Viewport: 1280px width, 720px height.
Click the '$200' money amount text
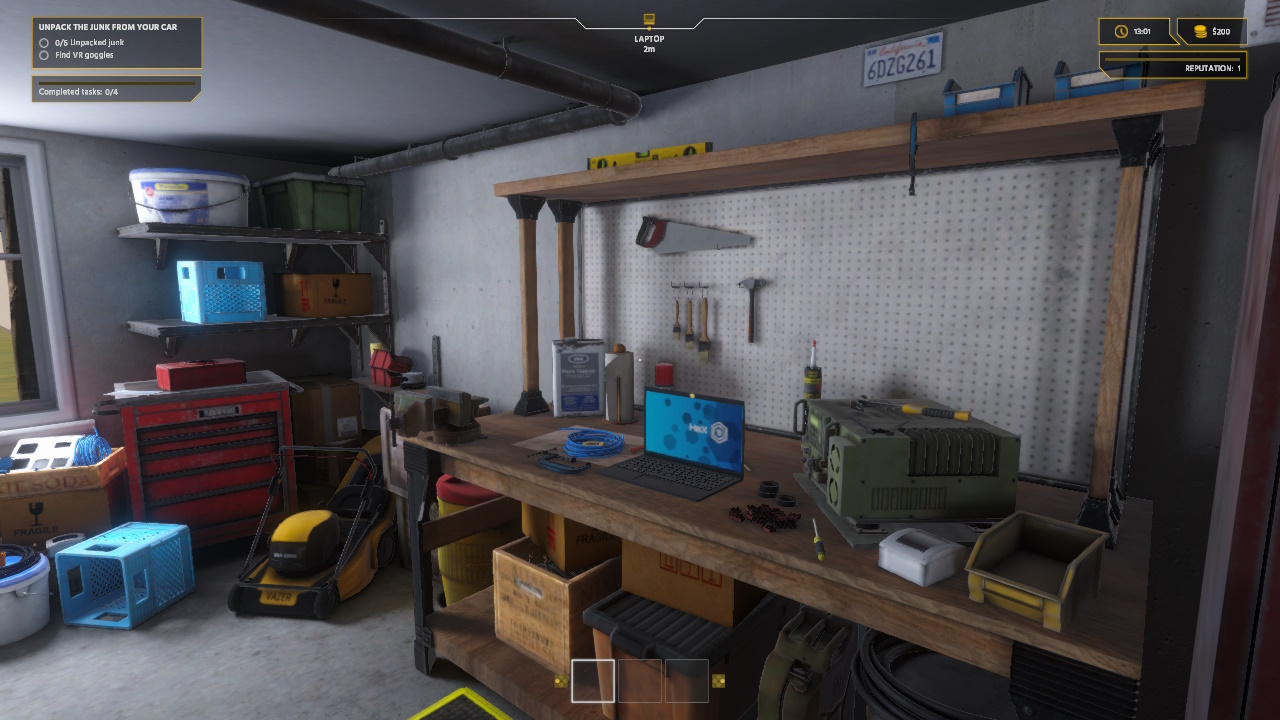coord(1222,31)
